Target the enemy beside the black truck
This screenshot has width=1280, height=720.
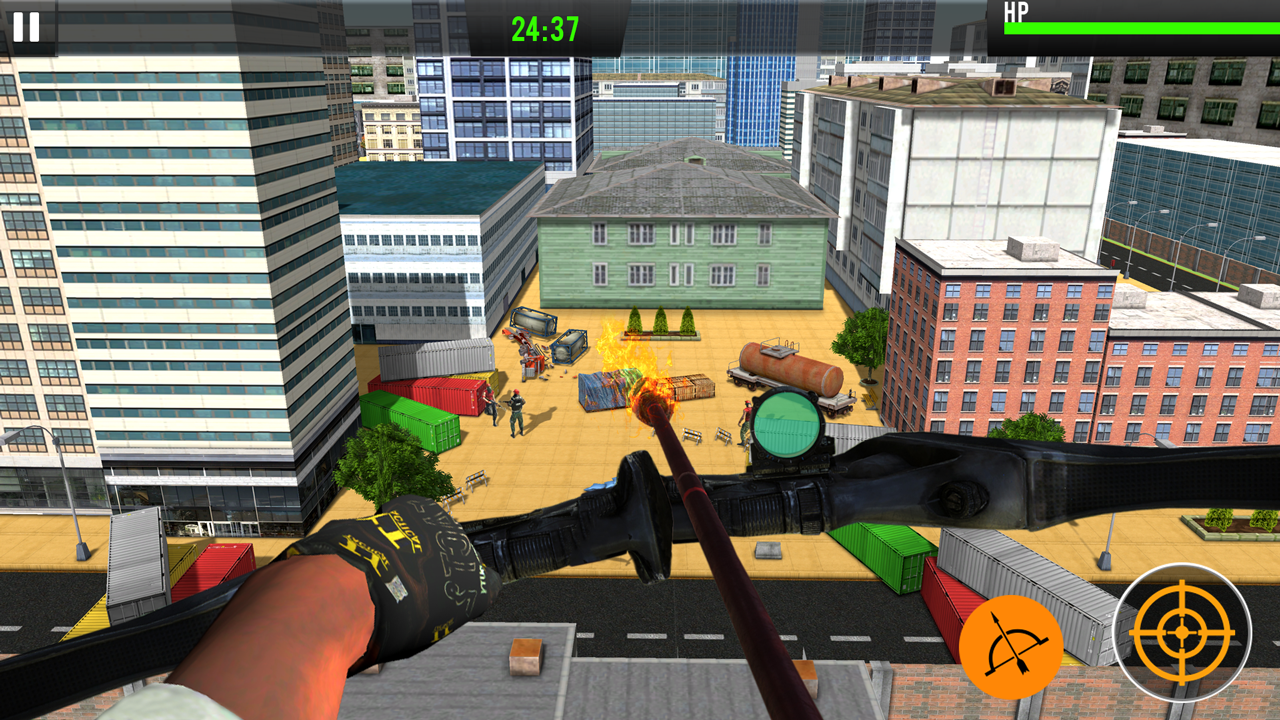click(x=746, y=419)
